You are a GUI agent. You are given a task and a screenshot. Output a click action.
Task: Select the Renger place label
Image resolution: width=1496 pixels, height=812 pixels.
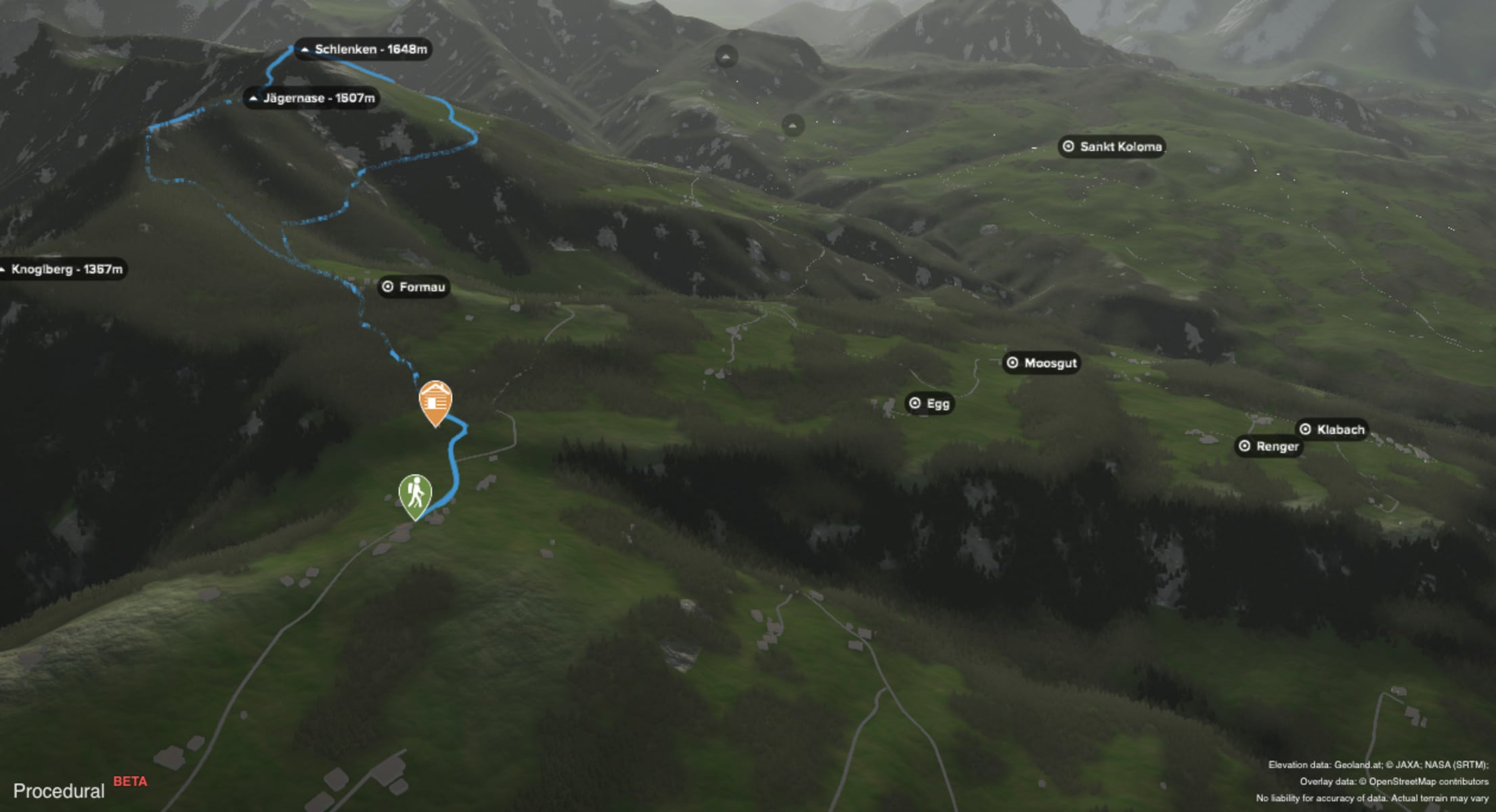point(1269,447)
